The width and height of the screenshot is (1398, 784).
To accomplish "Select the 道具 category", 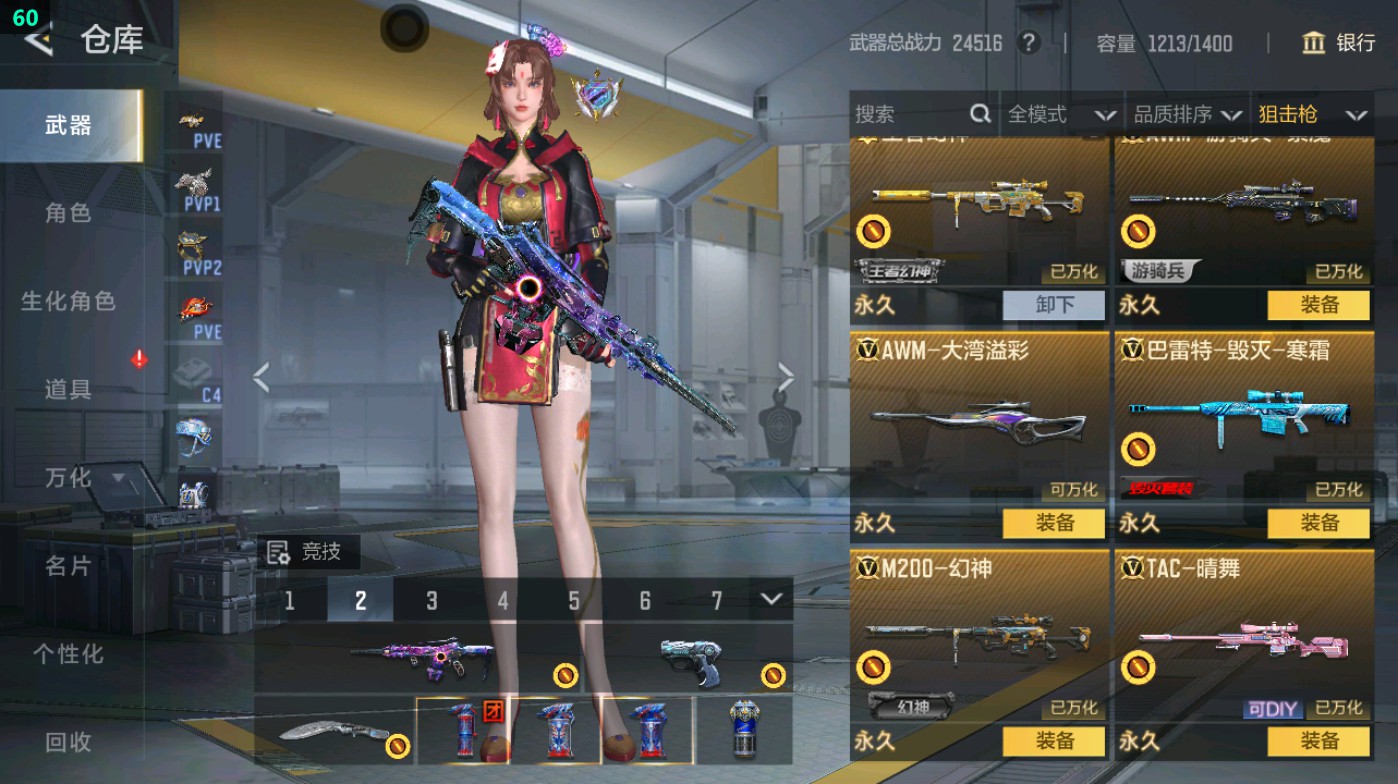I will (x=68, y=390).
